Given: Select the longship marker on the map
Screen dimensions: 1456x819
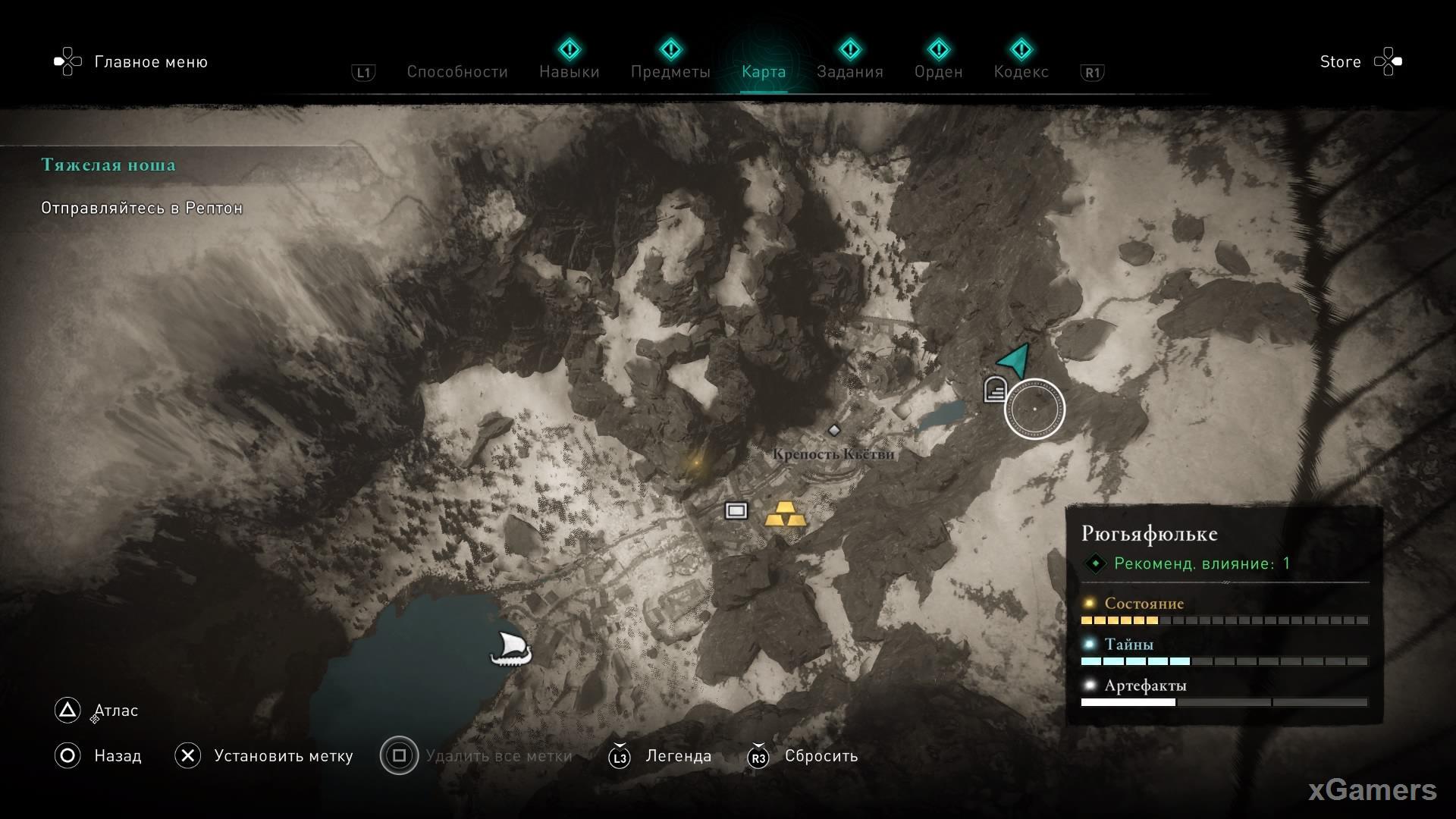Looking at the screenshot, I should point(510,650).
